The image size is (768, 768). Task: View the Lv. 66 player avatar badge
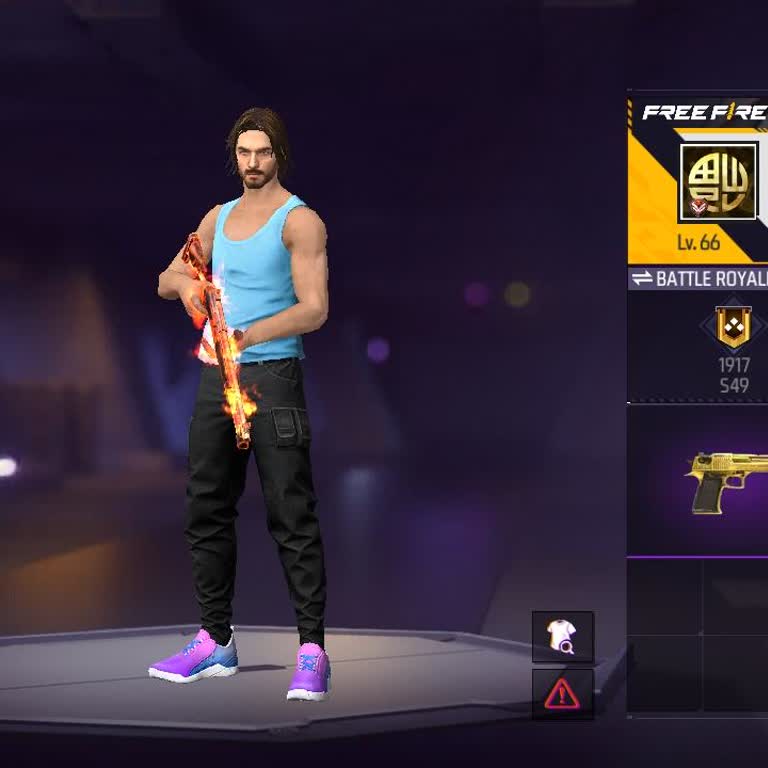(x=717, y=182)
